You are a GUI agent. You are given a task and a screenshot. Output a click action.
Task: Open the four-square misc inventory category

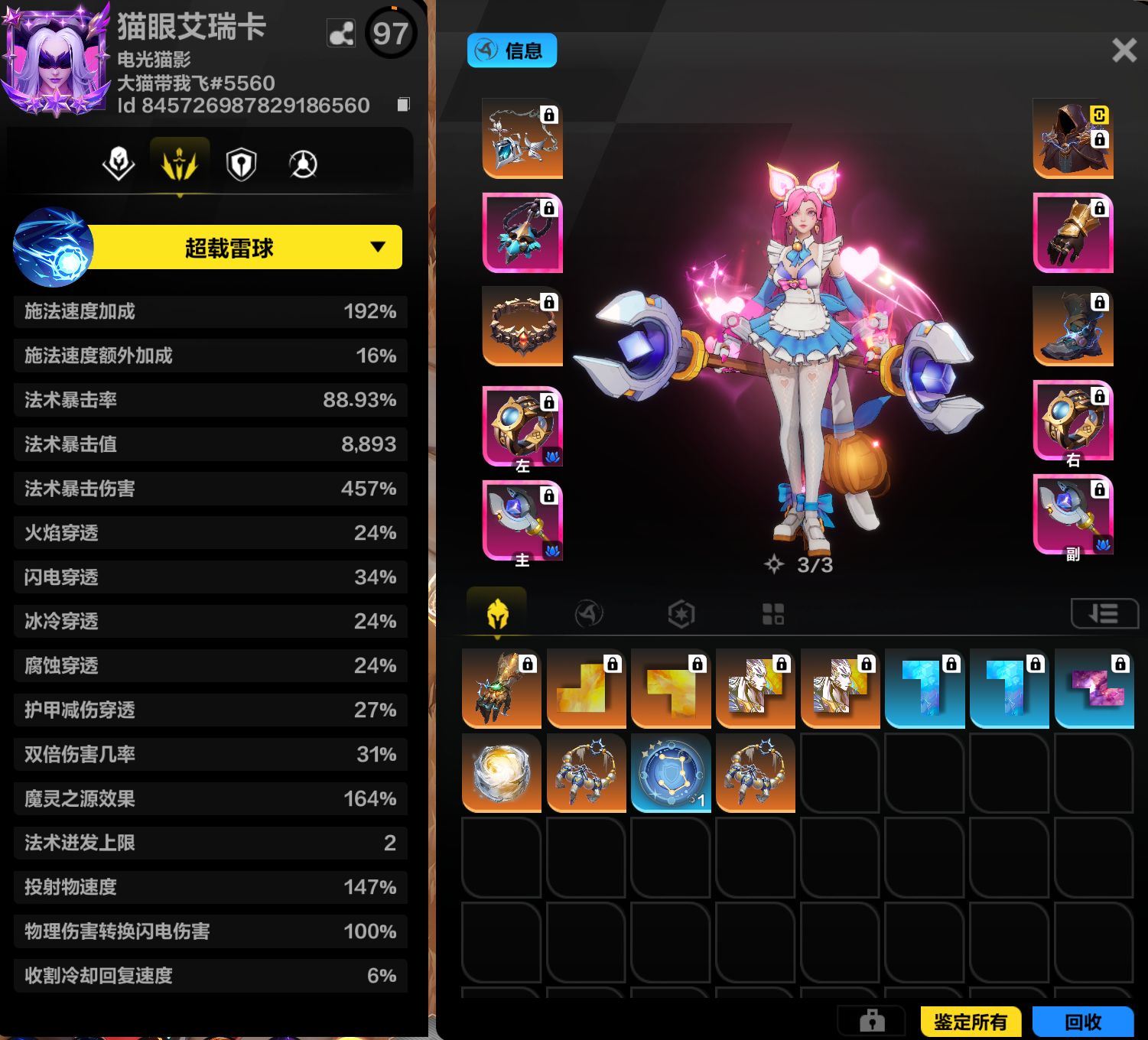[774, 613]
